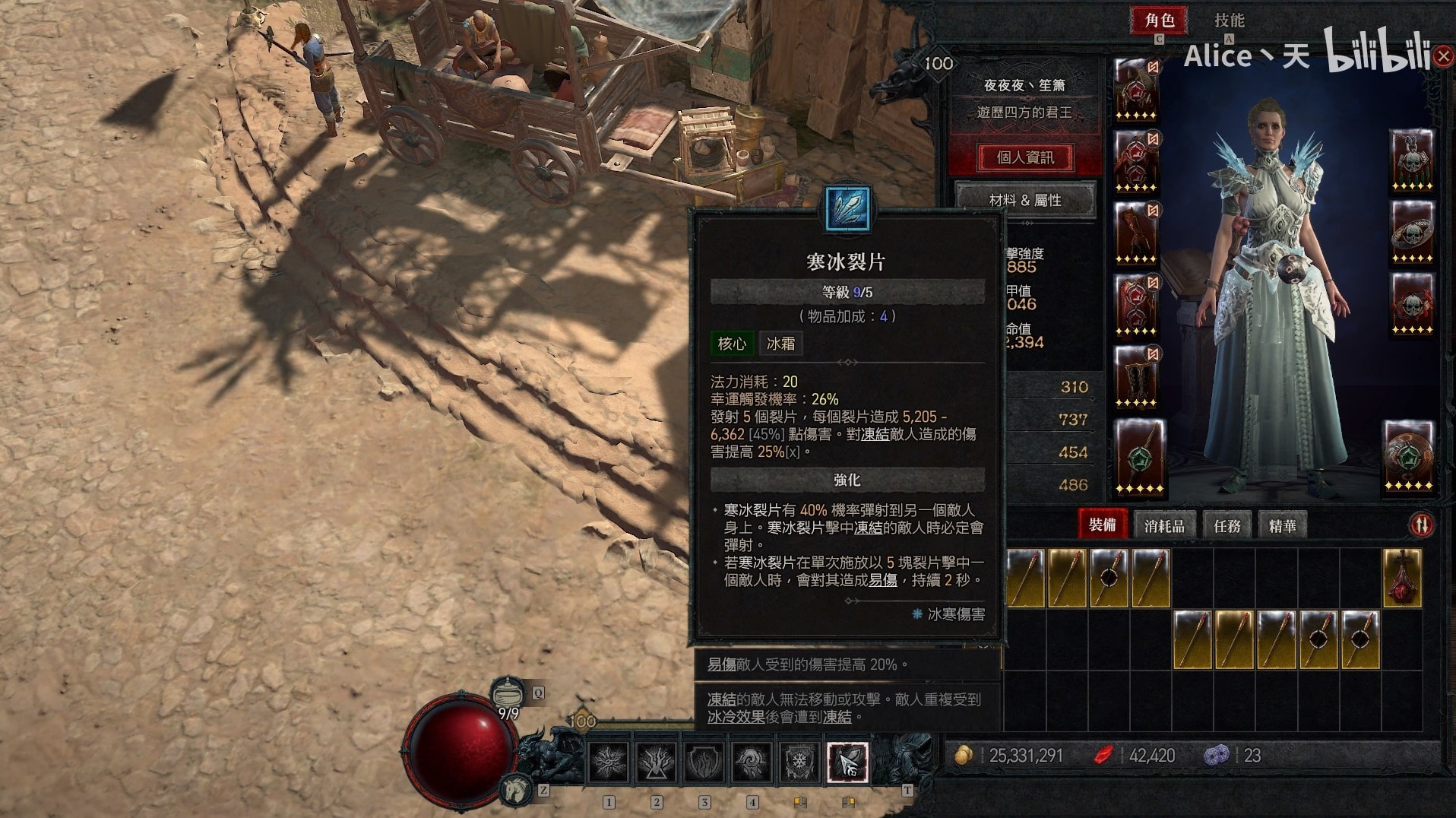The height and width of the screenshot is (818, 1456).
Task: Activate the flame shield skill
Action: tap(704, 762)
